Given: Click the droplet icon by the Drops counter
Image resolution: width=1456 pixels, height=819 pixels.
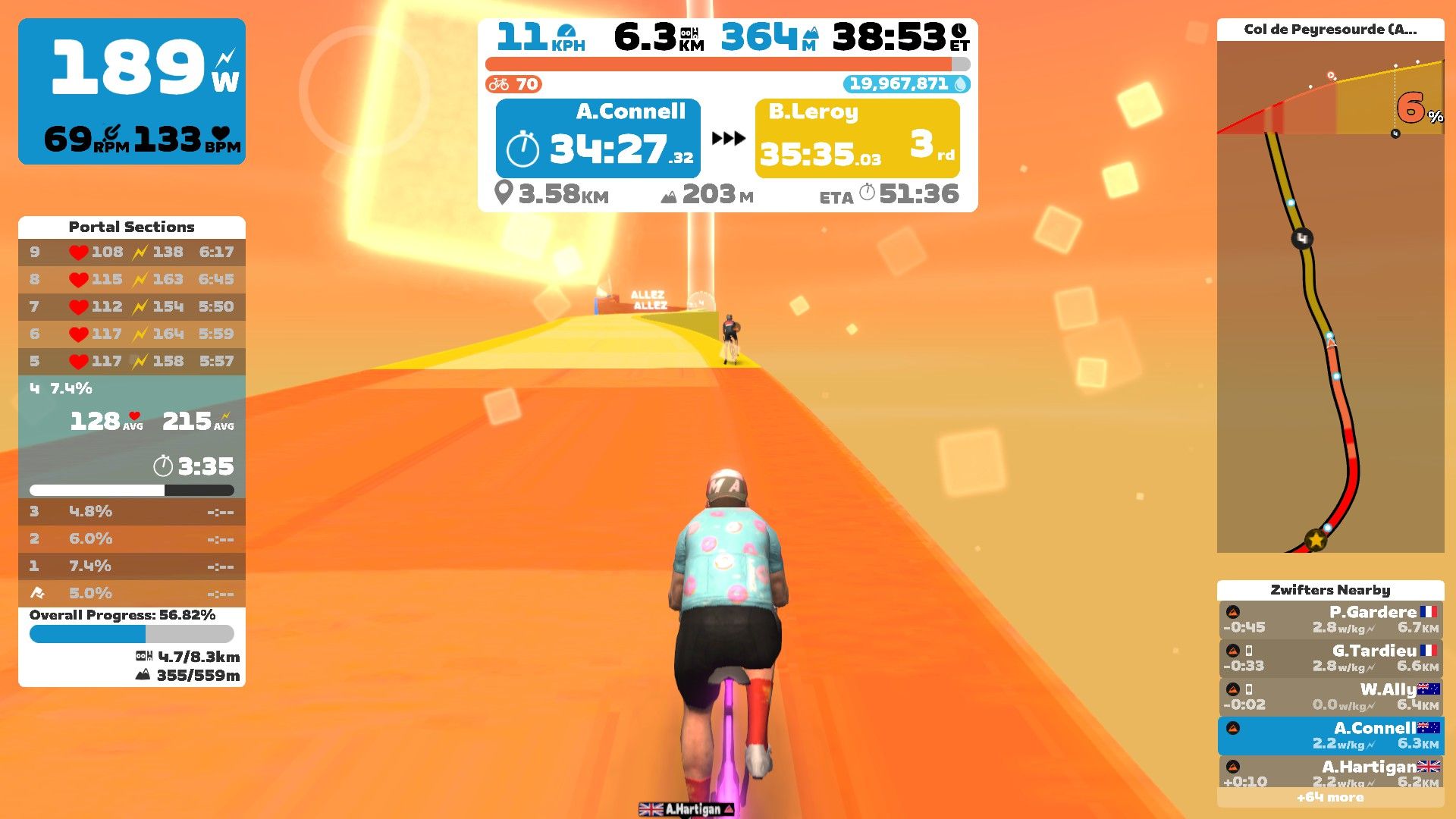Looking at the screenshot, I should click(961, 84).
